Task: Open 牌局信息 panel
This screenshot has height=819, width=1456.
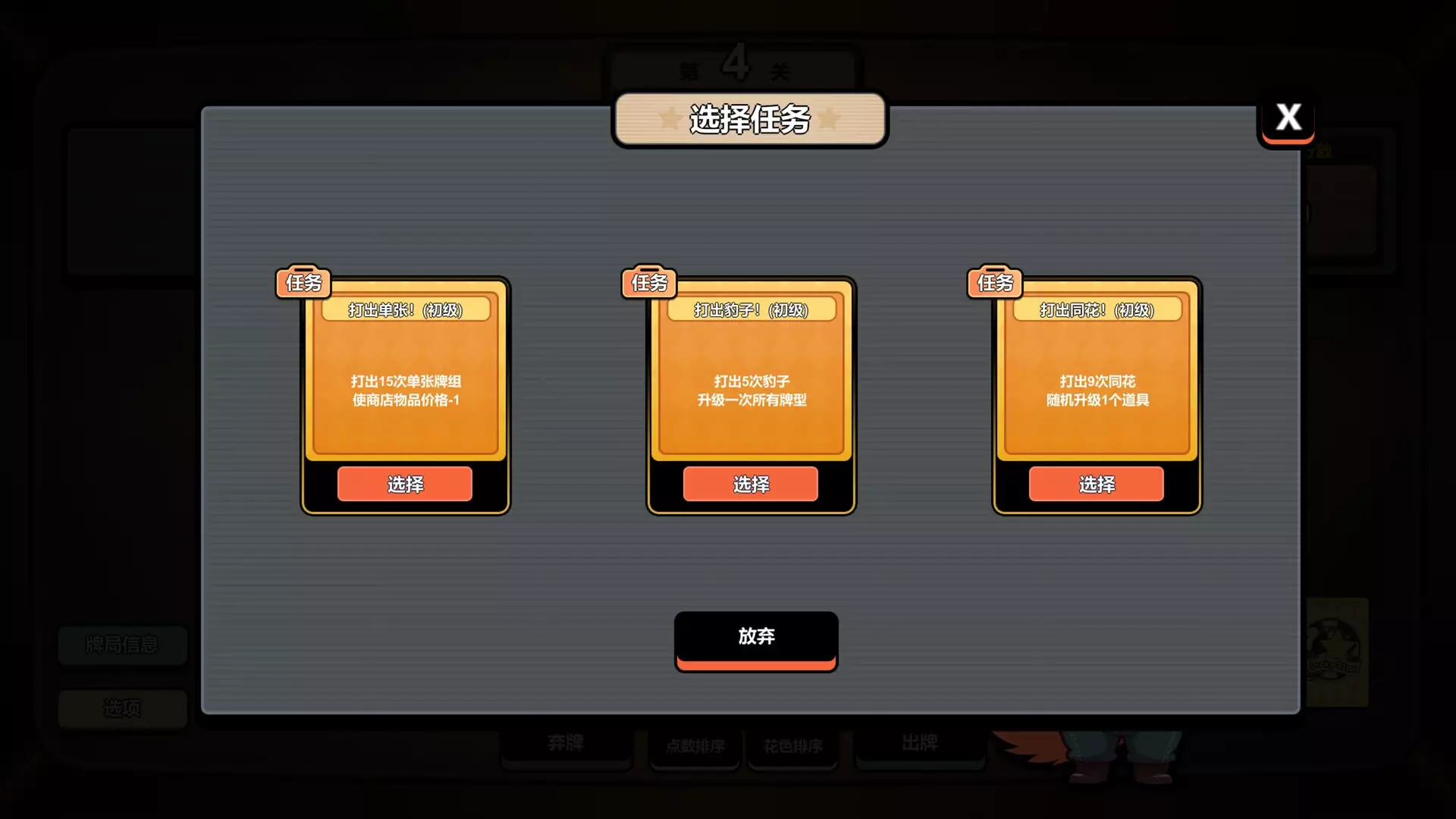Action: 121,645
